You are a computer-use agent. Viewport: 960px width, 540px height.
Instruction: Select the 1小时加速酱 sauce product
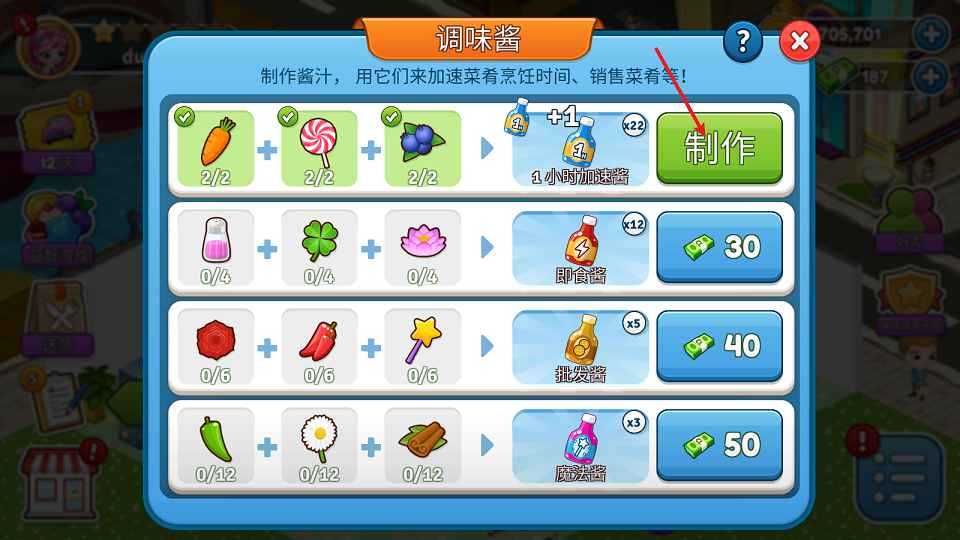tap(581, 148)
